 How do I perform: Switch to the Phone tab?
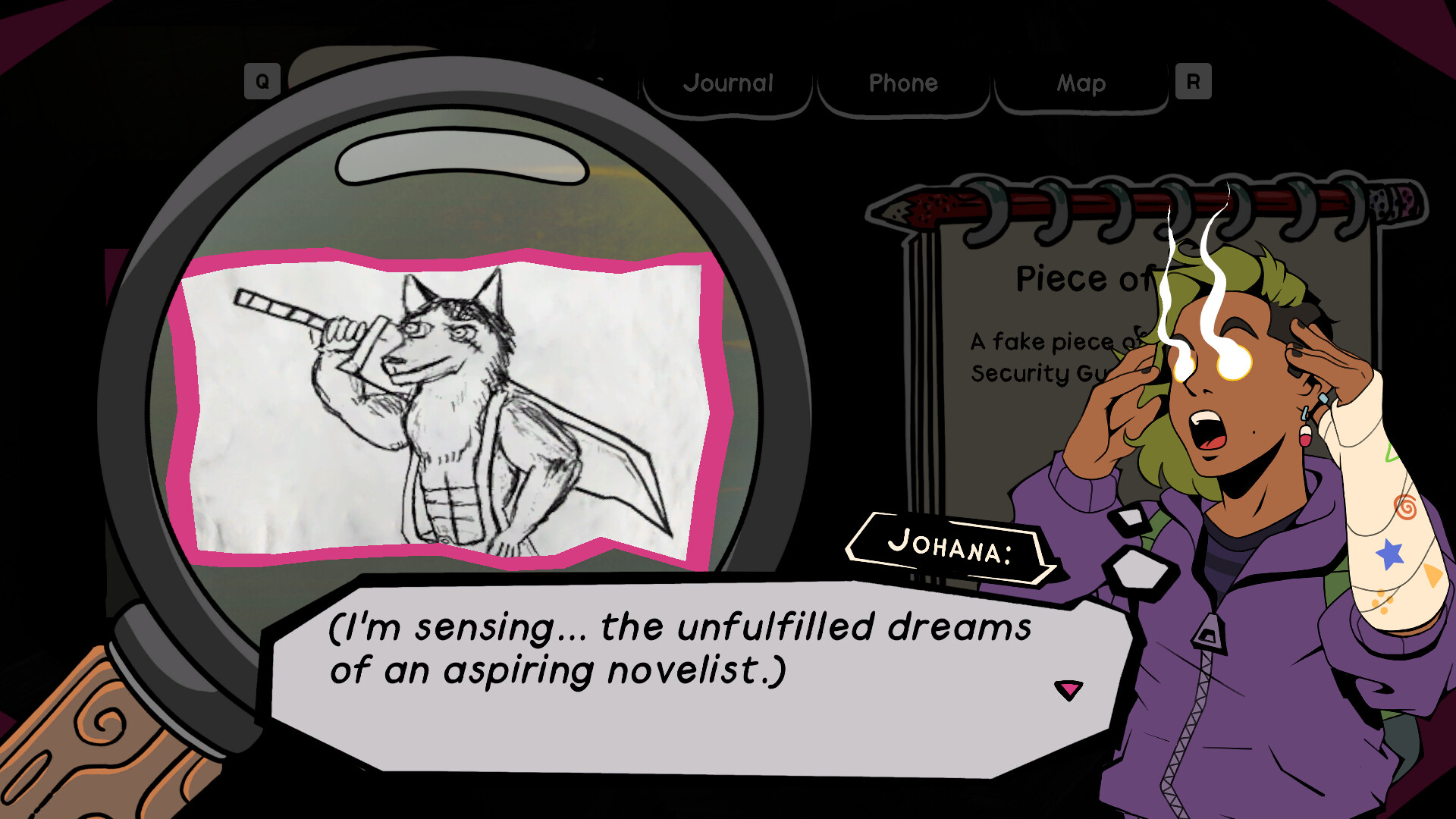coord(904,83)
